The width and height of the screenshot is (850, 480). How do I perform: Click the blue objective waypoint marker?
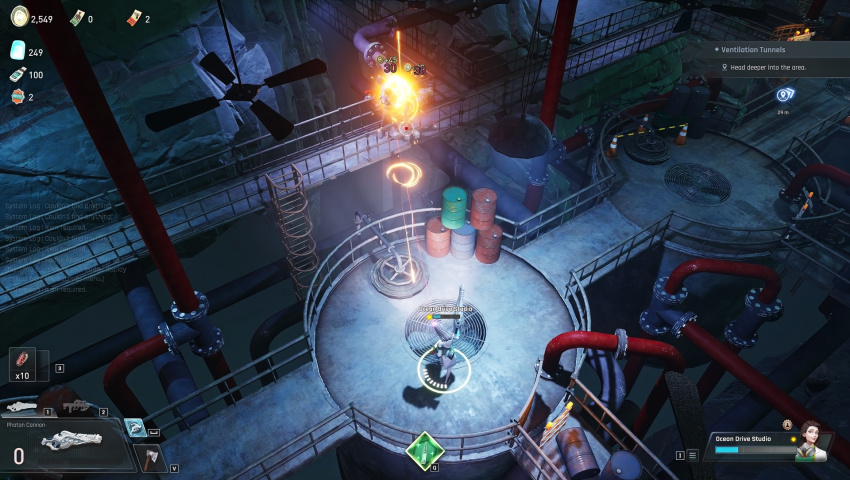785,95
